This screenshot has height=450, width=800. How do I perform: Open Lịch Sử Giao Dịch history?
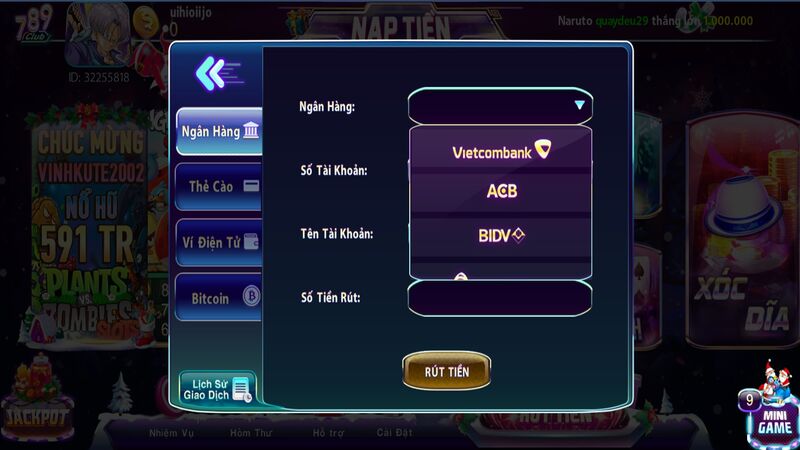click(217, 389)
